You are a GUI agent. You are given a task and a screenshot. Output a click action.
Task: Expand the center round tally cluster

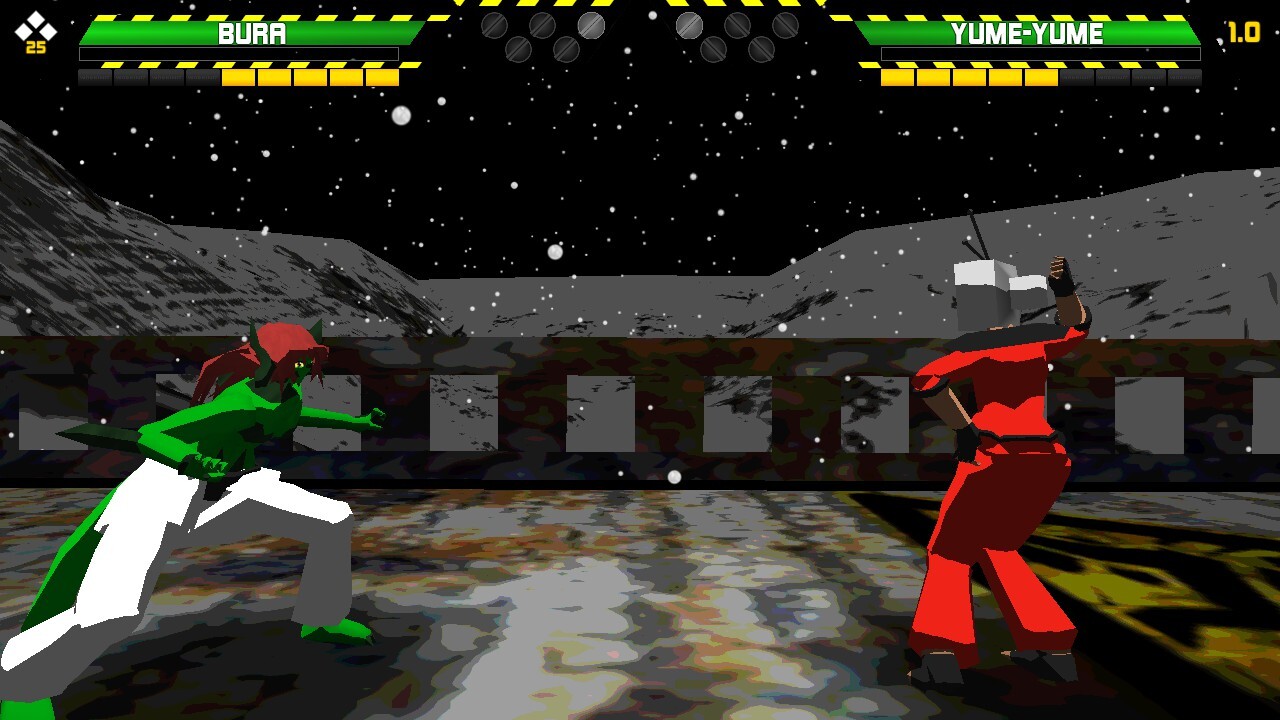pyautogui.click(x=640, y=35)
